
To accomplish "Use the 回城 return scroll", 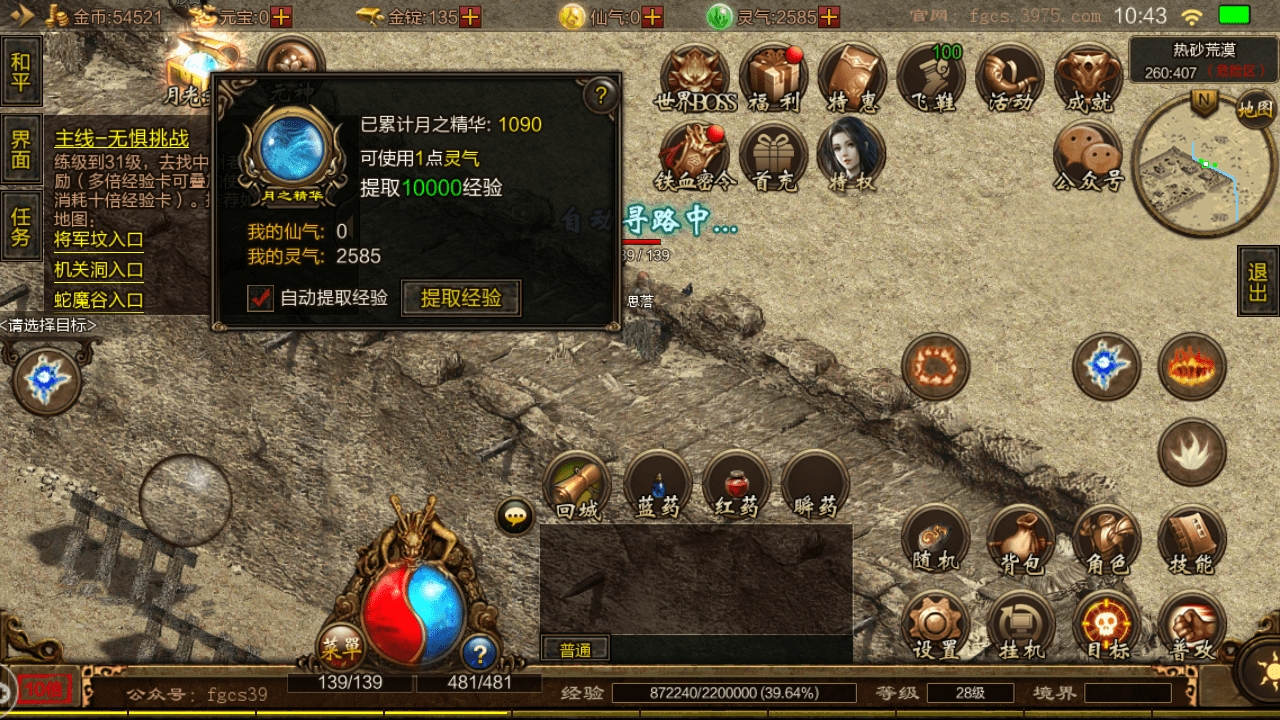I will (577, 484).
